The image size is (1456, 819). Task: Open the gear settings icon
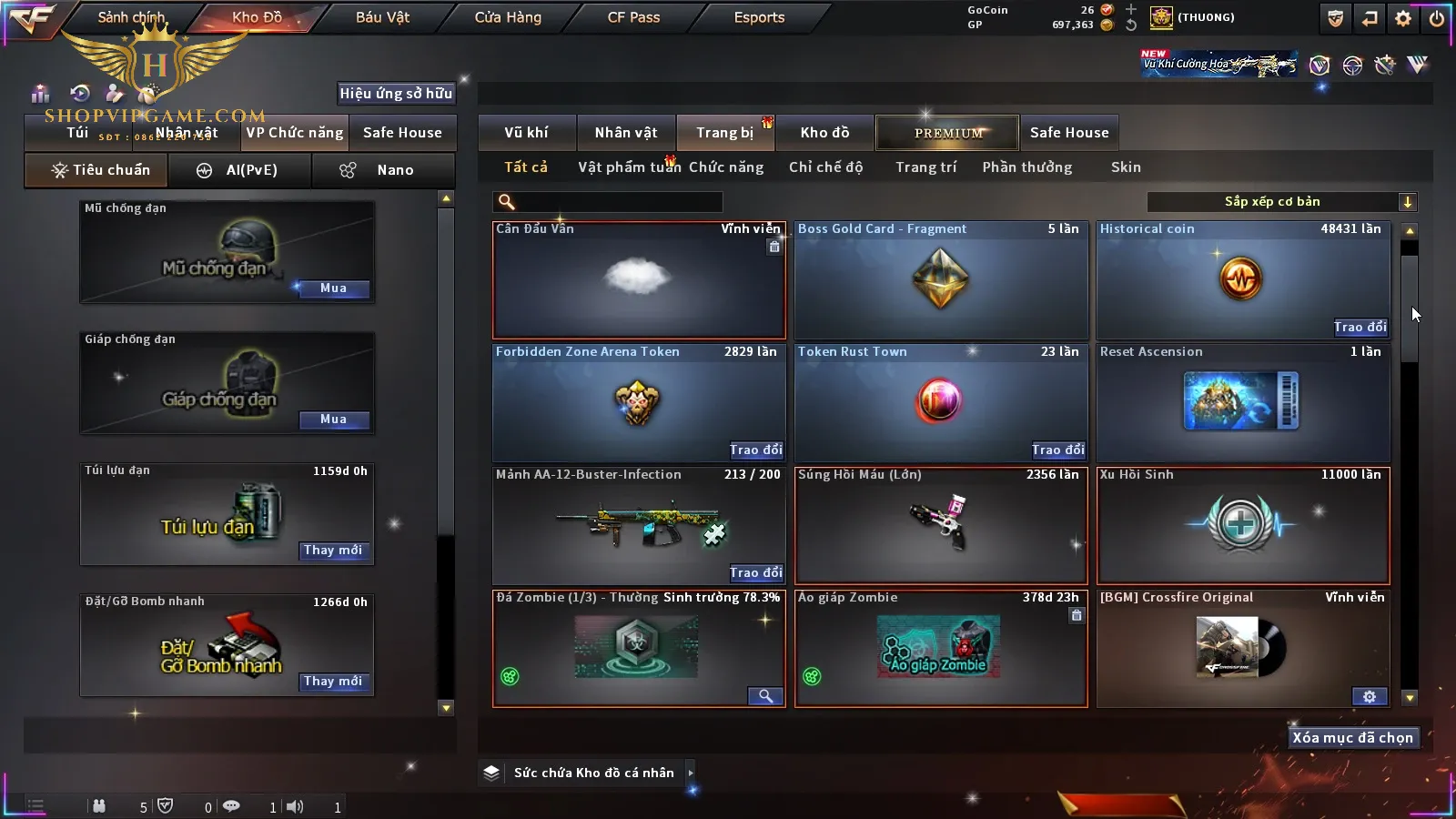point(1403,18)
